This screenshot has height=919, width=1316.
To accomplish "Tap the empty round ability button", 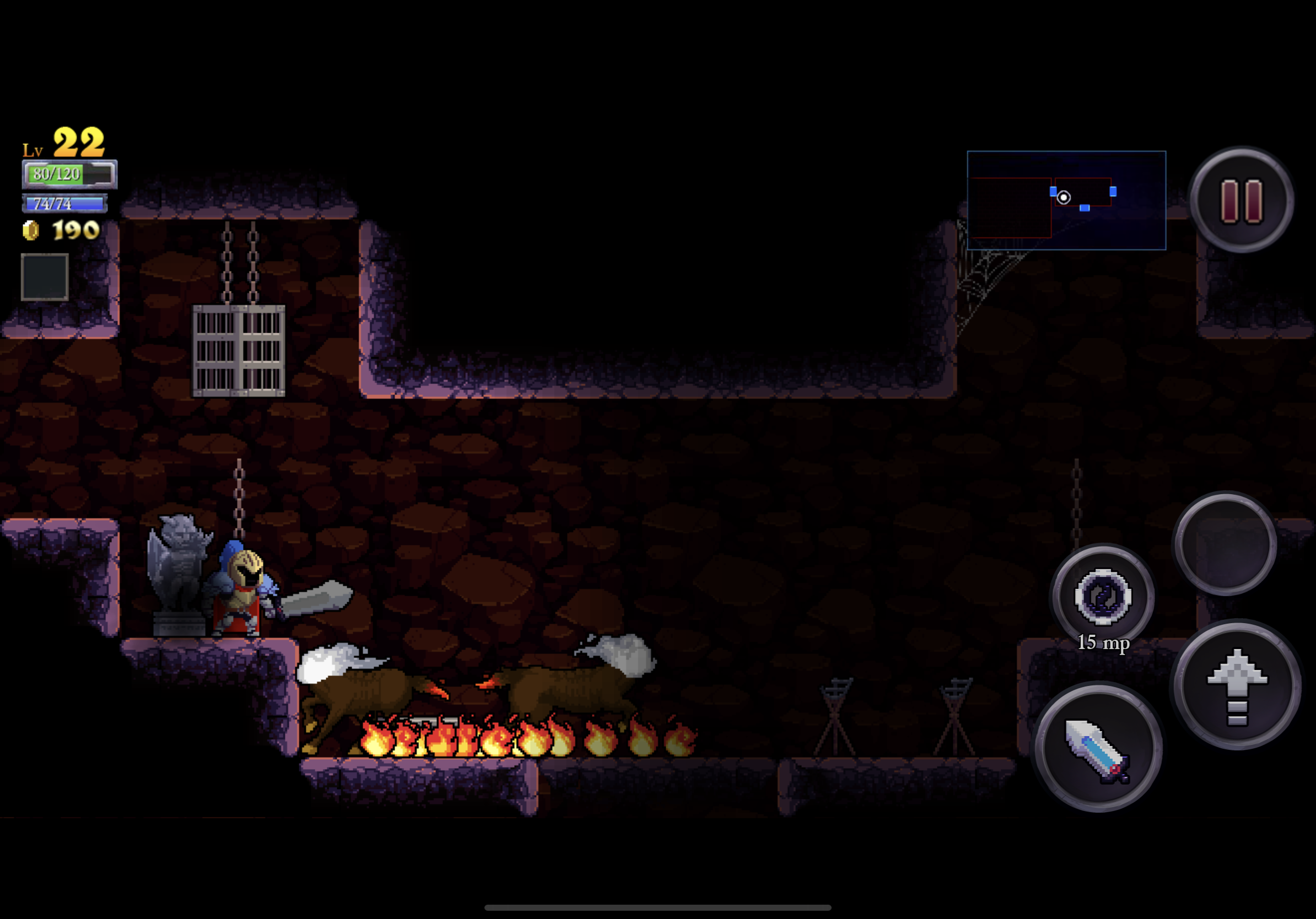I will tap(1226, 544).
